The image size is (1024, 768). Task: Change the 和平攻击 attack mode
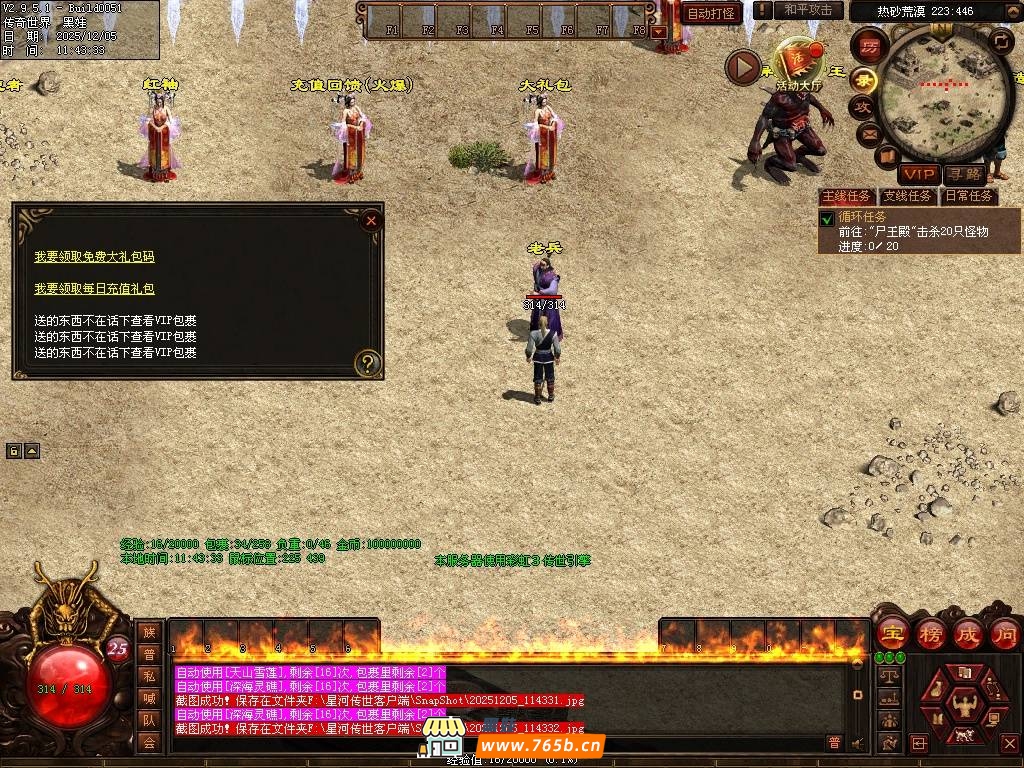808,10
